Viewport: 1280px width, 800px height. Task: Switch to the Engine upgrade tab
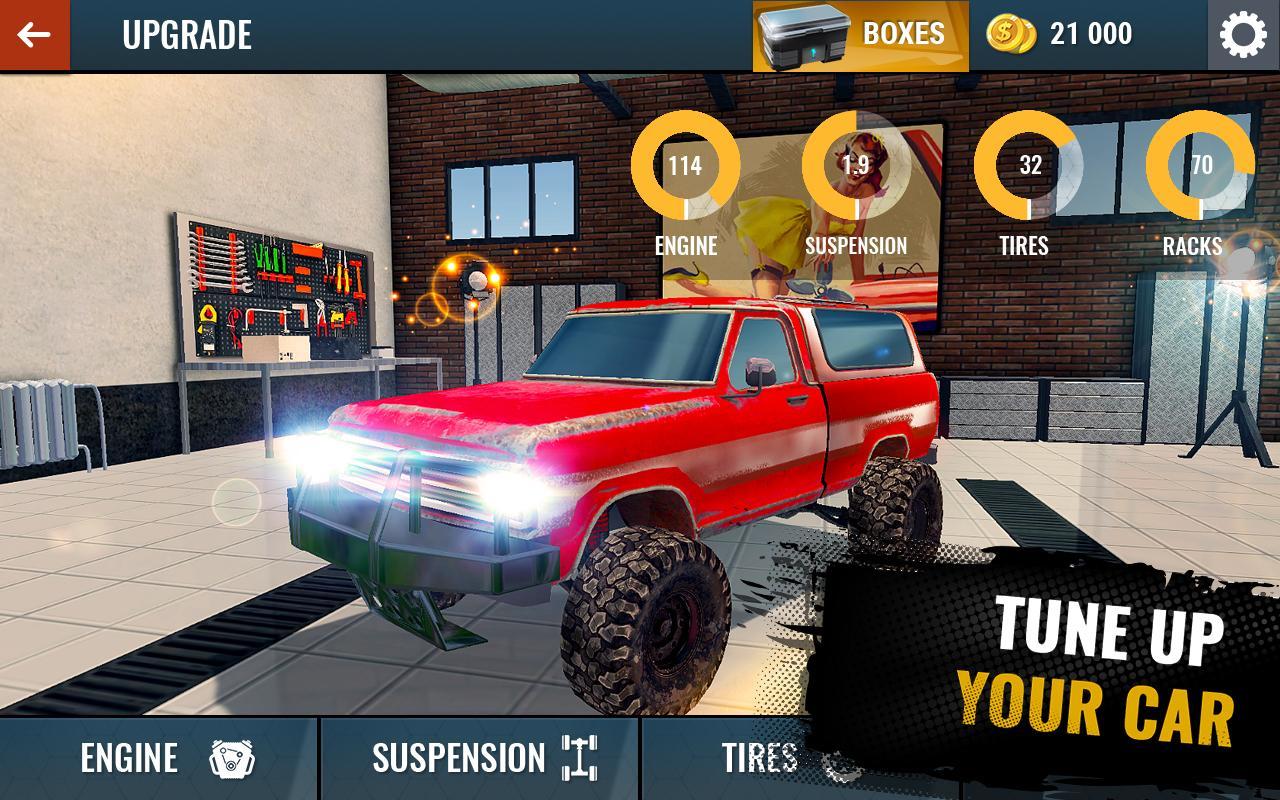[160, 758]
